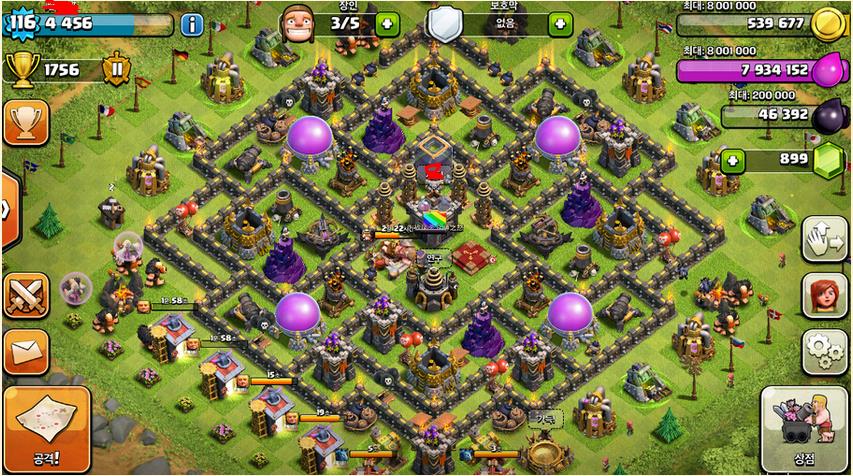Add gems with the green plus button

(x=734, y=160)
